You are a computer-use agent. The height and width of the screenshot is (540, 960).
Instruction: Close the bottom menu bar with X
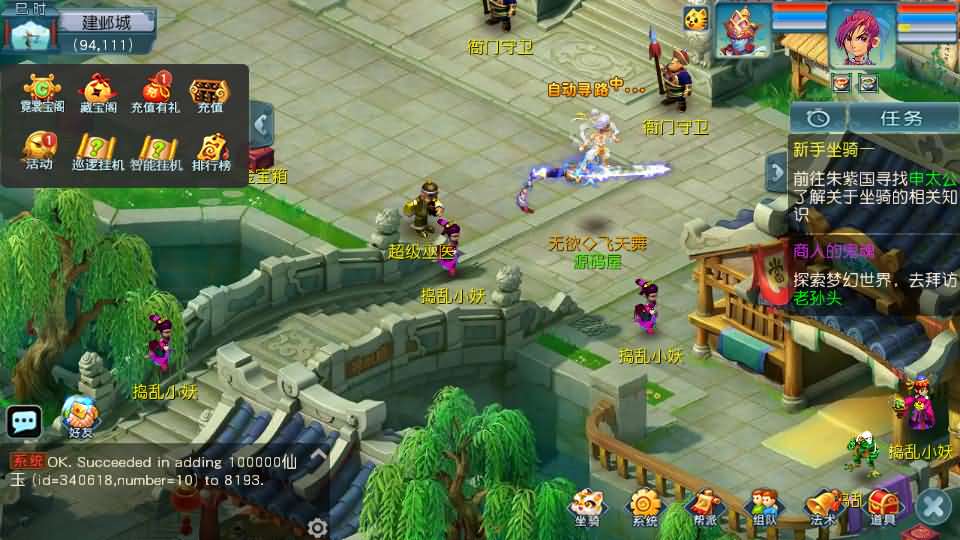click(x=934, y=506)
